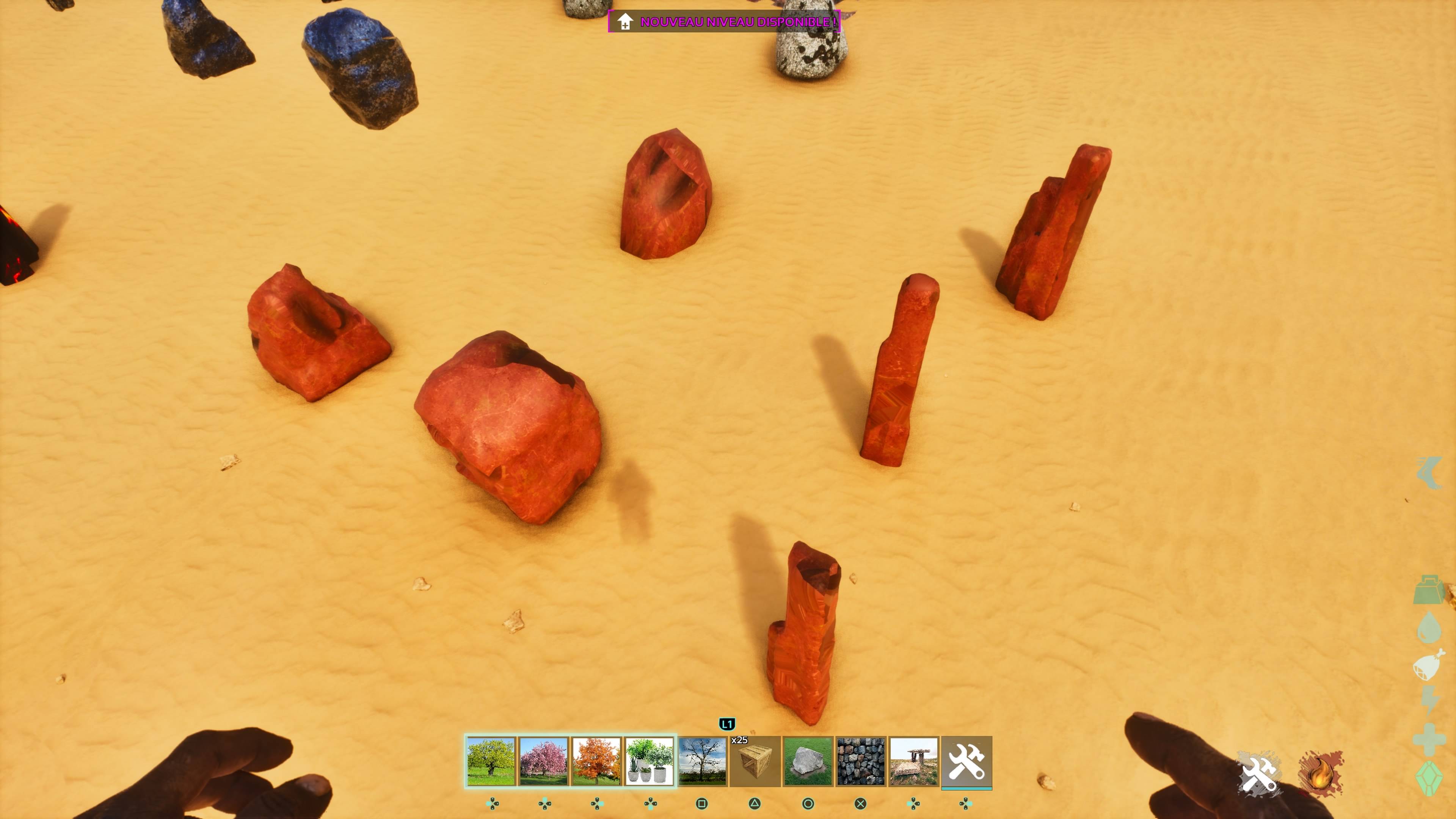Choose the stone dolmen hotbar slot

click(x=913, y=761)
